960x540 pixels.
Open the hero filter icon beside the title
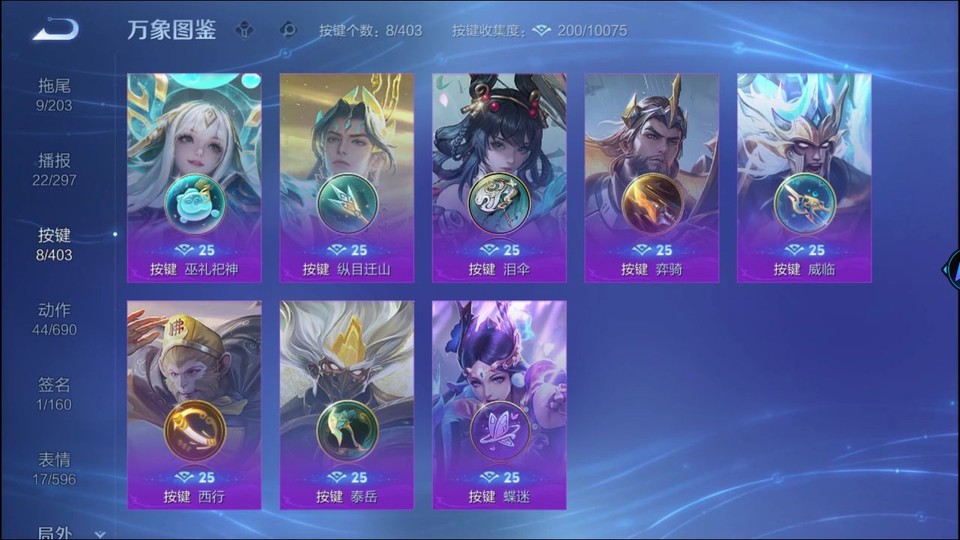pyautogui.click(x=244, y=30)
